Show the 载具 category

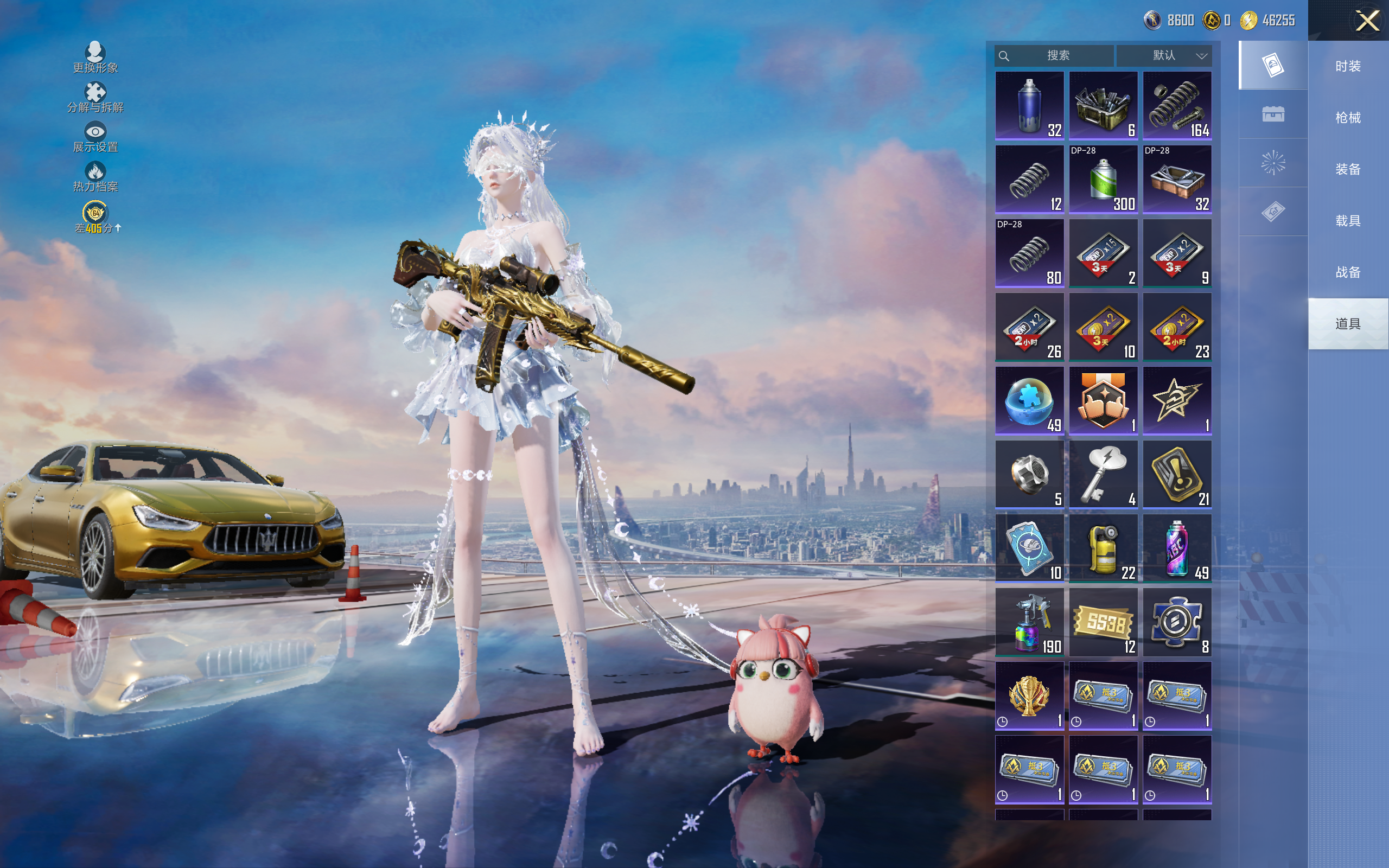click(x=1348, y=221)
